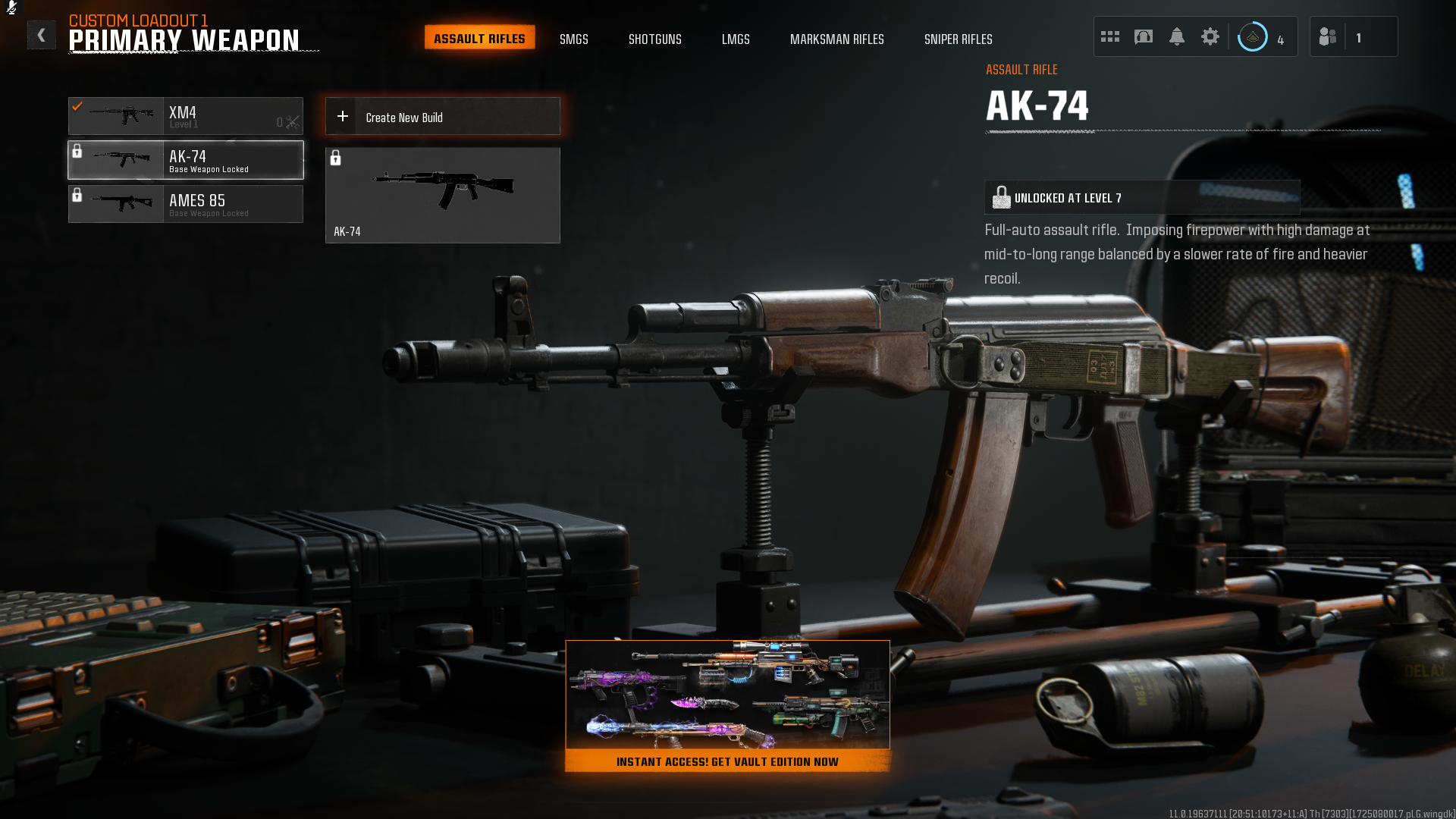Click the apps grid icon
Image resolution: width=1456 pixels, height=819 pixels.
[1109, 36]
